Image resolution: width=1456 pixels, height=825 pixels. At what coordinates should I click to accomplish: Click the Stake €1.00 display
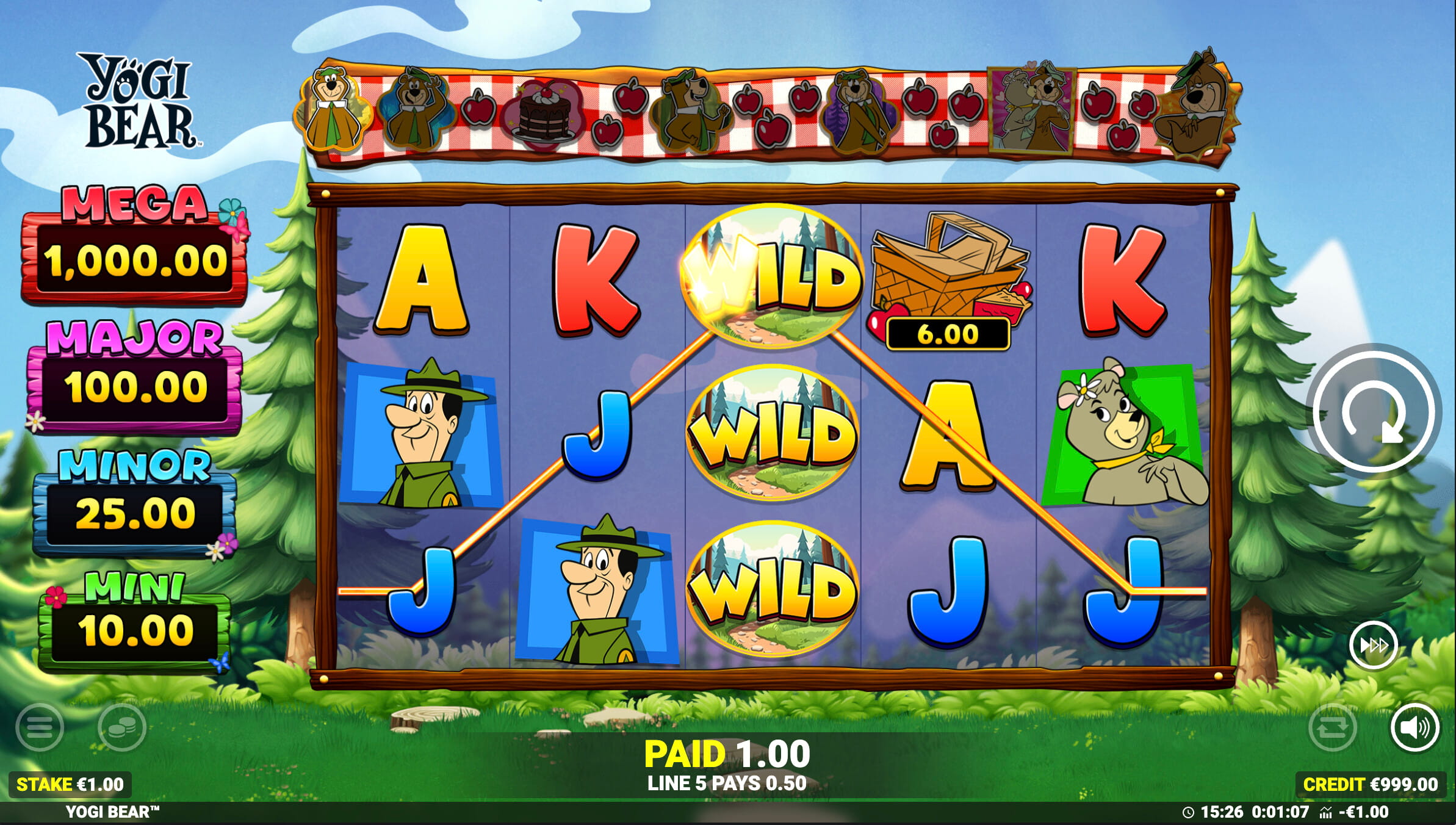click(70, 784)
